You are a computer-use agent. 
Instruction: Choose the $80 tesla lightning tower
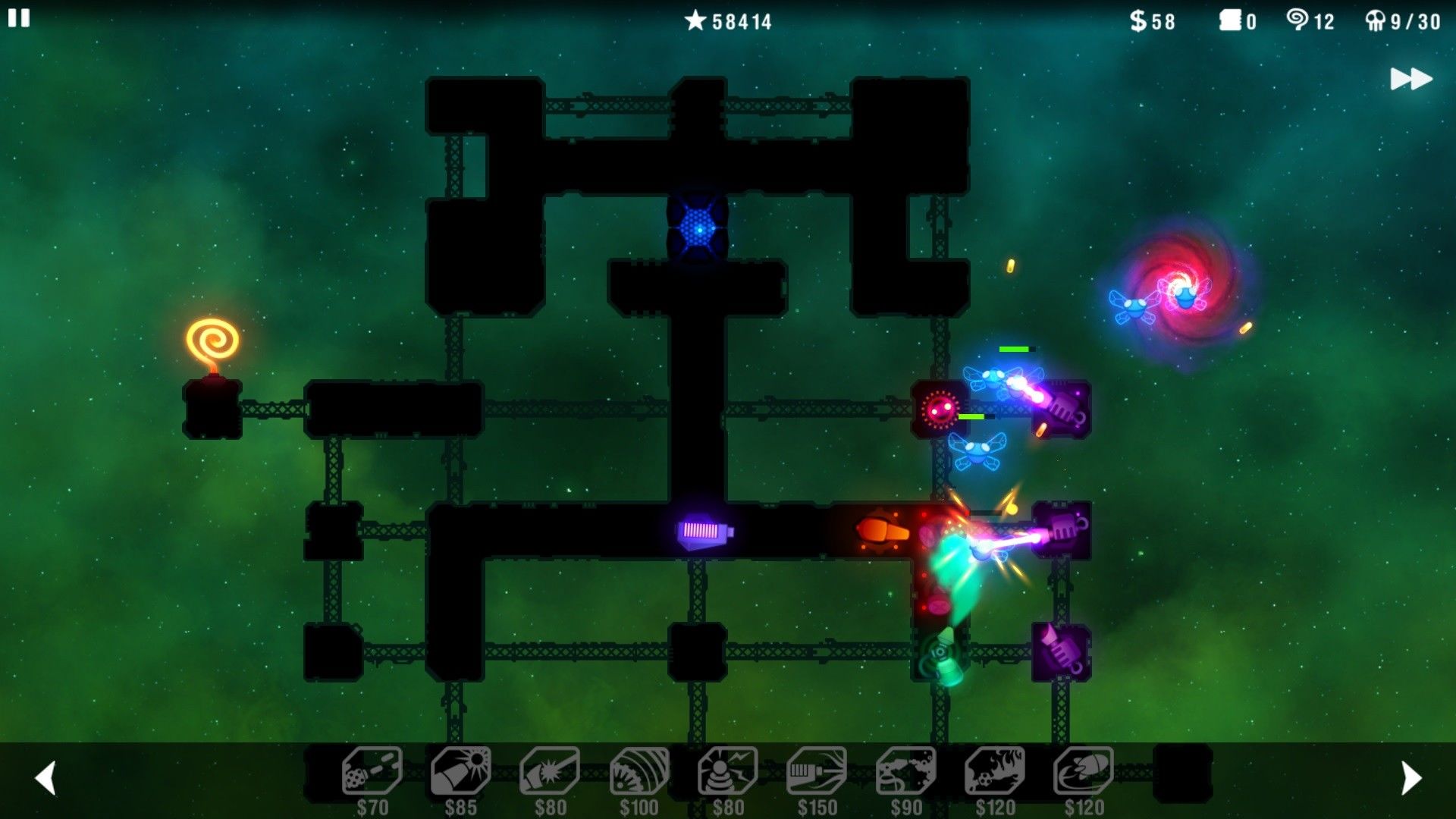click(728, 771)
